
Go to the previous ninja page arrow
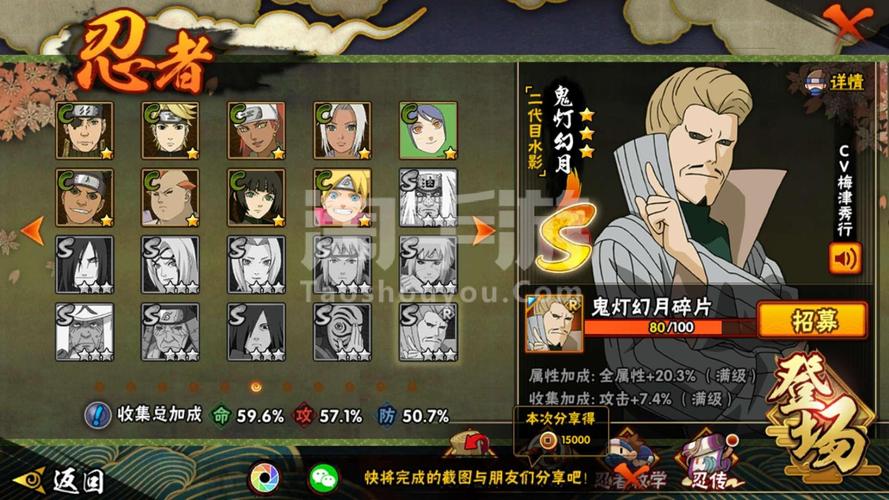tap(32, 229)
